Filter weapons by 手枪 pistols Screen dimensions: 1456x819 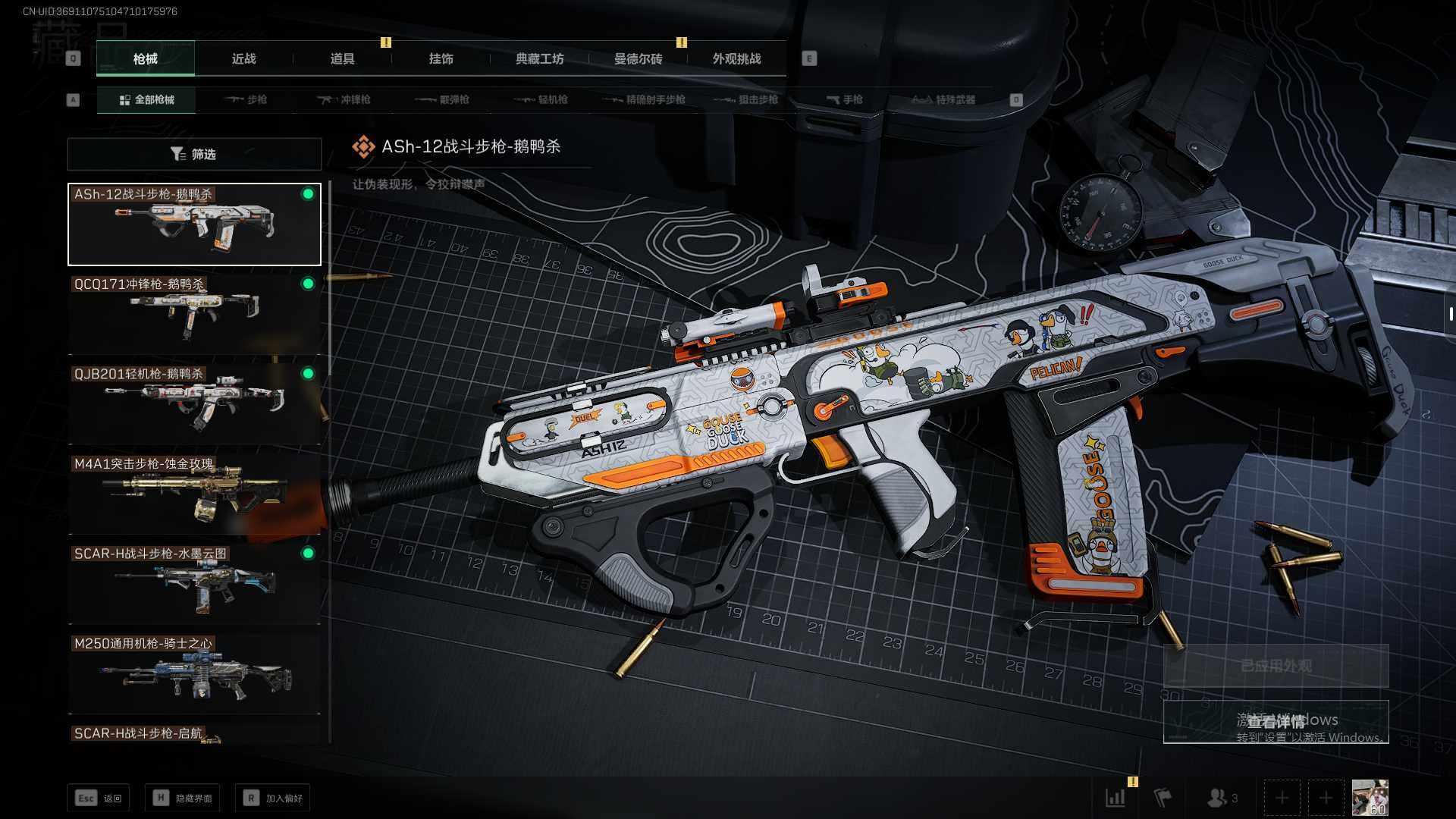[844, 100]
